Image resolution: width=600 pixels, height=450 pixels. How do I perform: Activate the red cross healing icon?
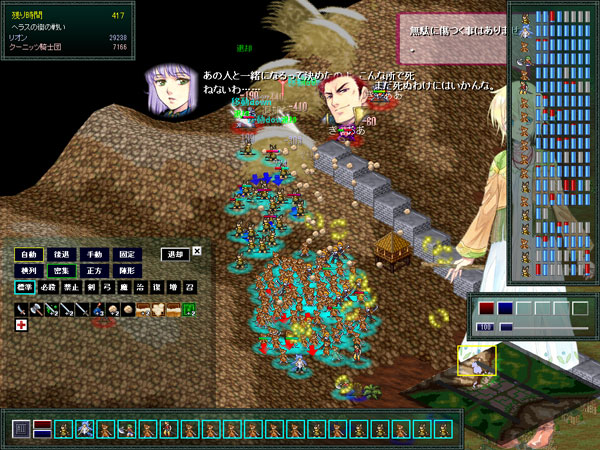coord(21,325)
